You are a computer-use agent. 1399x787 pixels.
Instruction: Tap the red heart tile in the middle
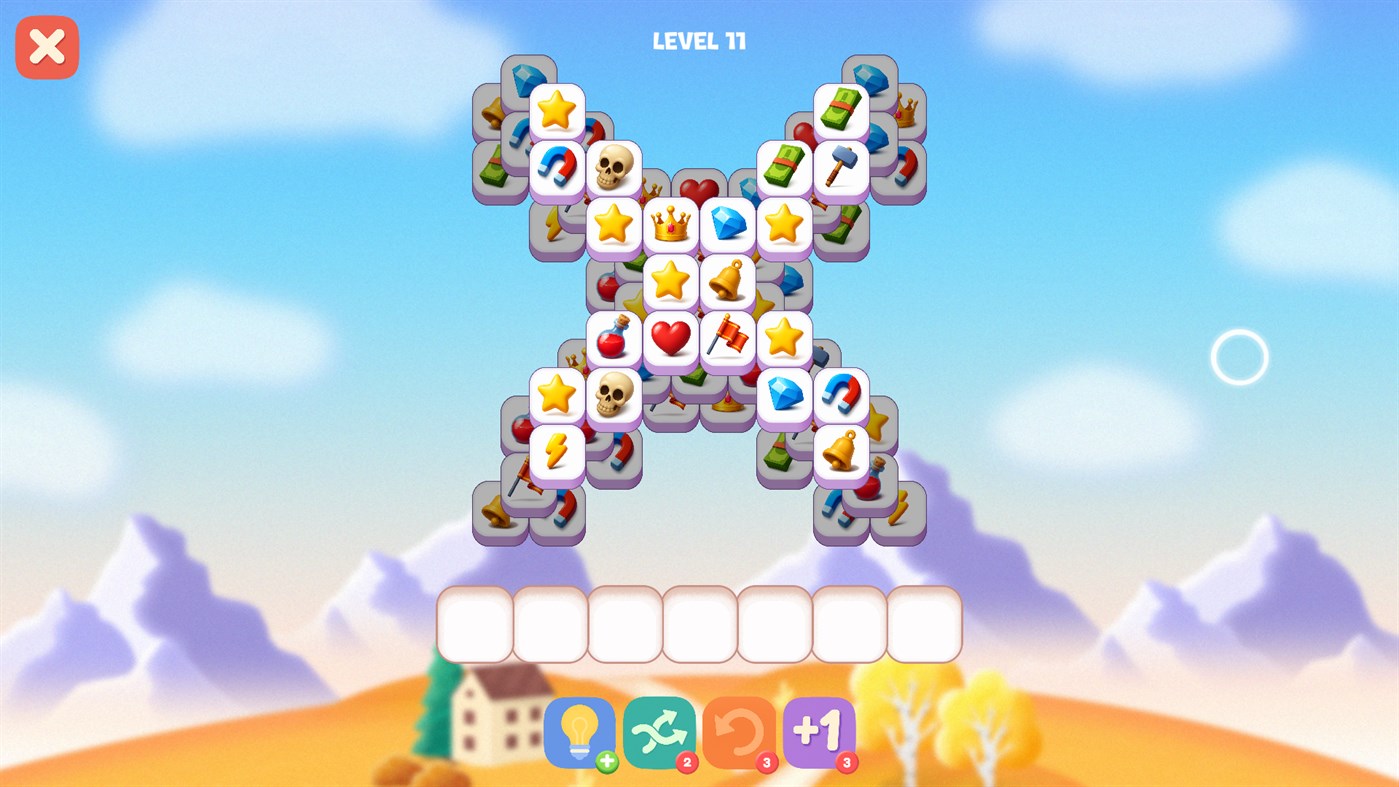[x=670, y=337]
